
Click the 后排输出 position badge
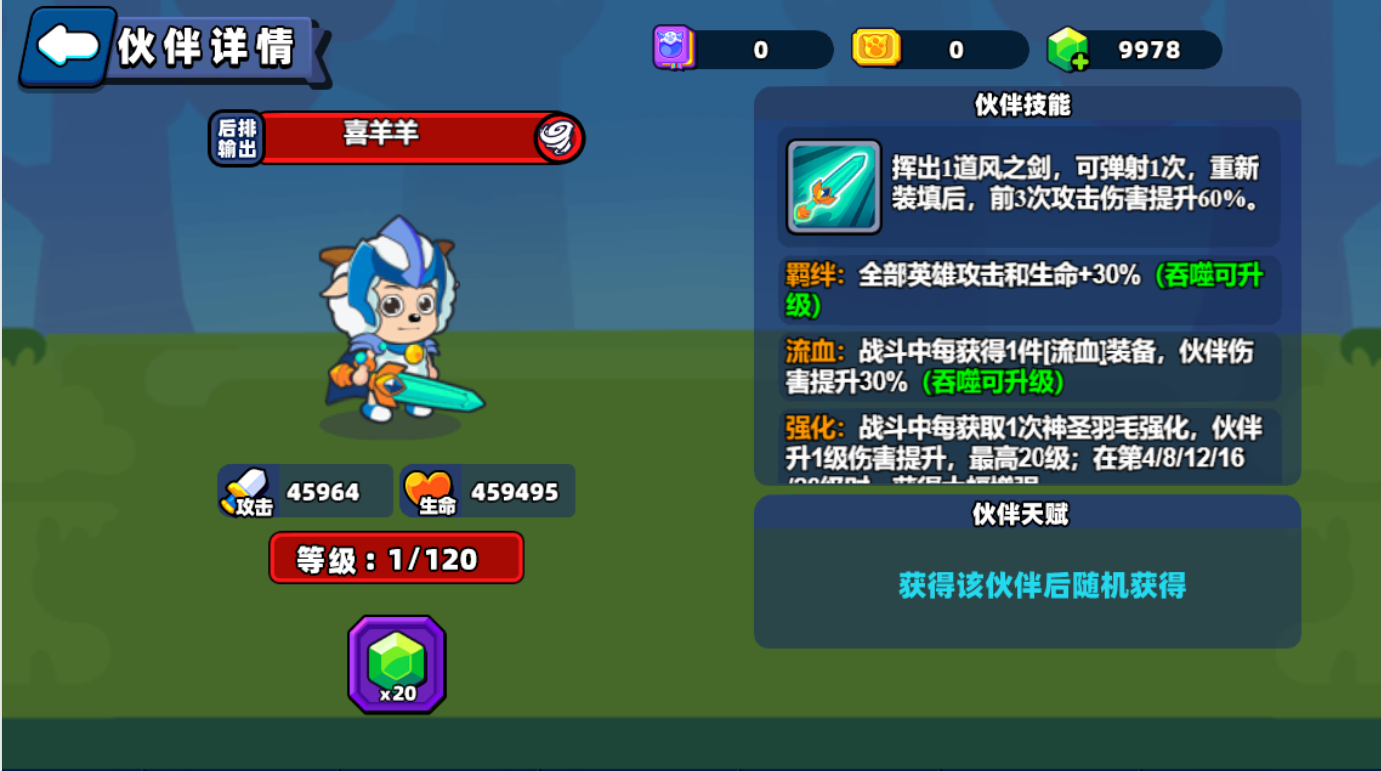pyautogui.click(x=236, y=137)
